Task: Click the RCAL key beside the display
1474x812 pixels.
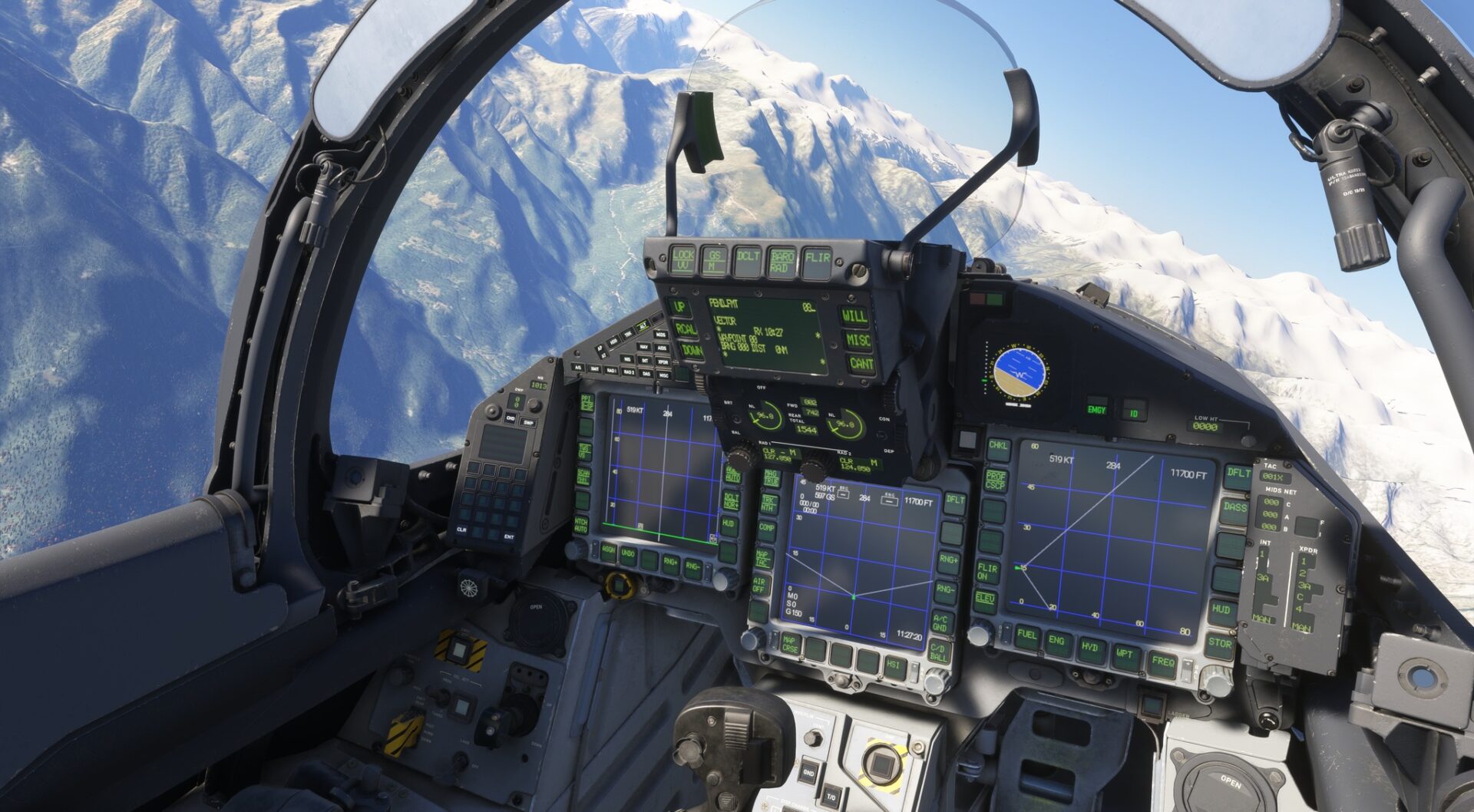Action: pos(685,330)
